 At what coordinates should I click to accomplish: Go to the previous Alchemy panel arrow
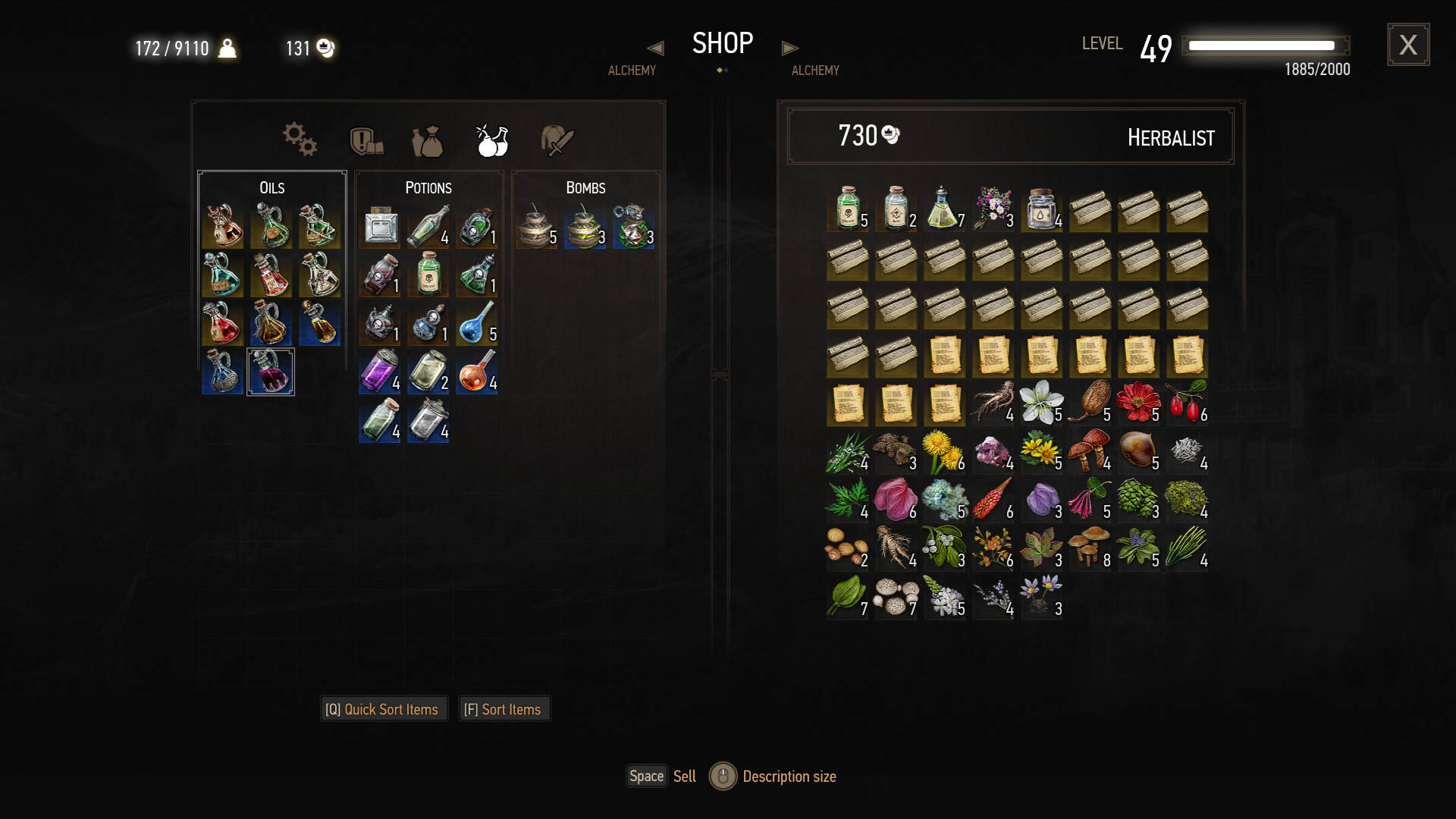[655, 48]
